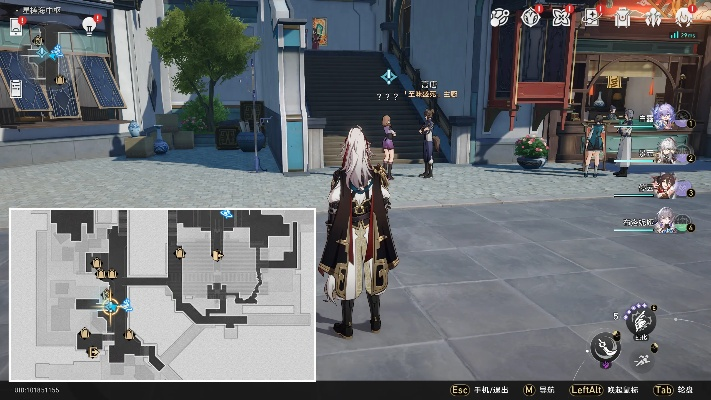
Task: Open the phone menu icon
Action: click(x=15, y=24)
